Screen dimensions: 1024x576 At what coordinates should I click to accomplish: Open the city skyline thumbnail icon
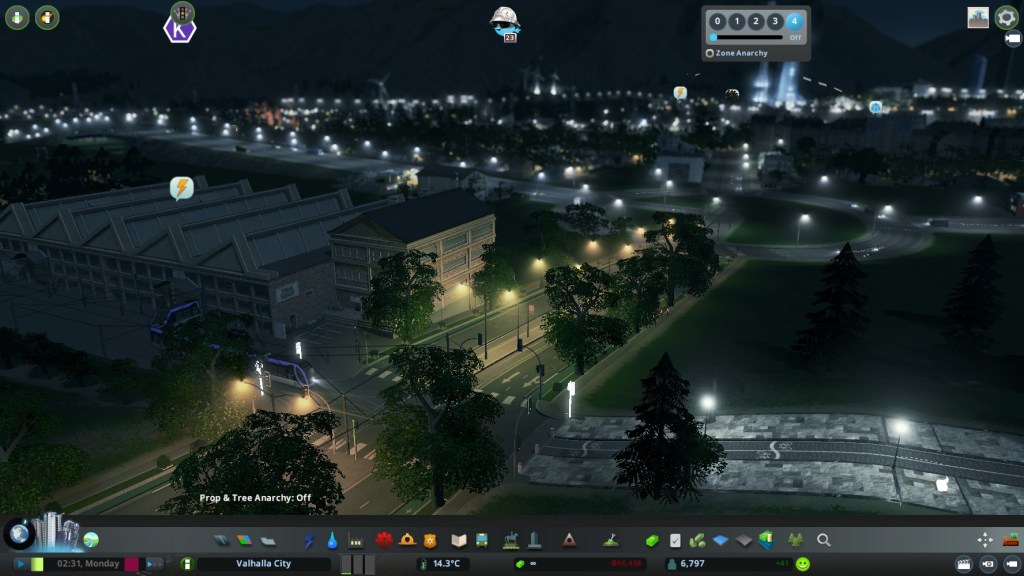click(977, 17)
